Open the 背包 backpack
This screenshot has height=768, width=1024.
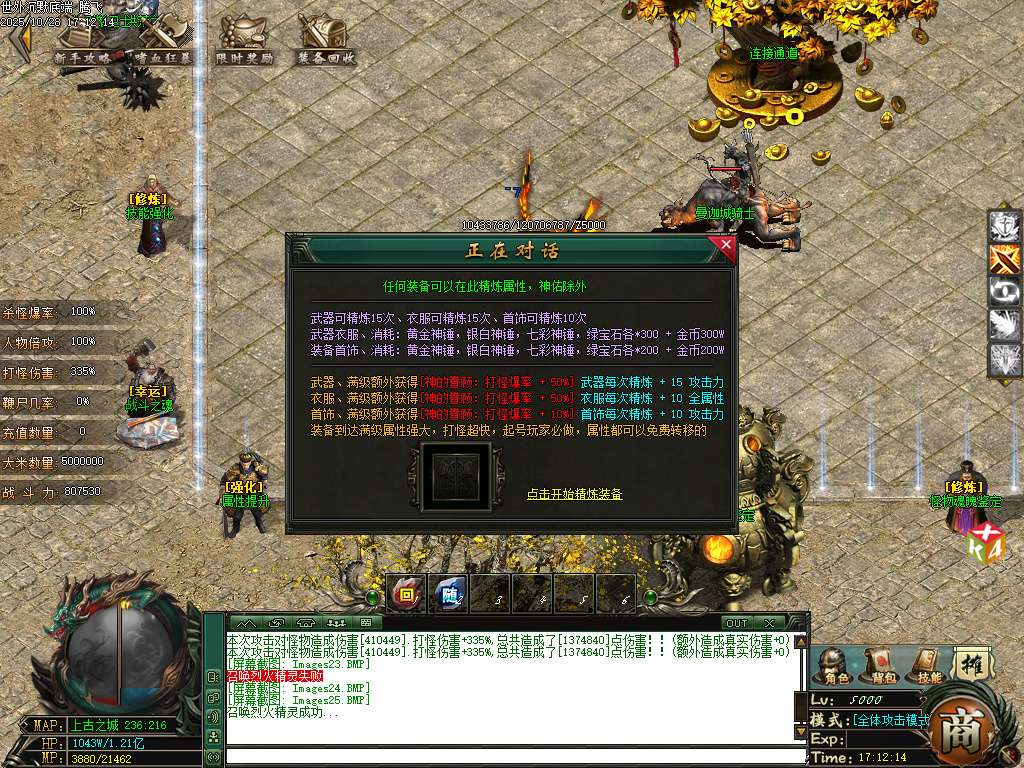tap(879, 665)
